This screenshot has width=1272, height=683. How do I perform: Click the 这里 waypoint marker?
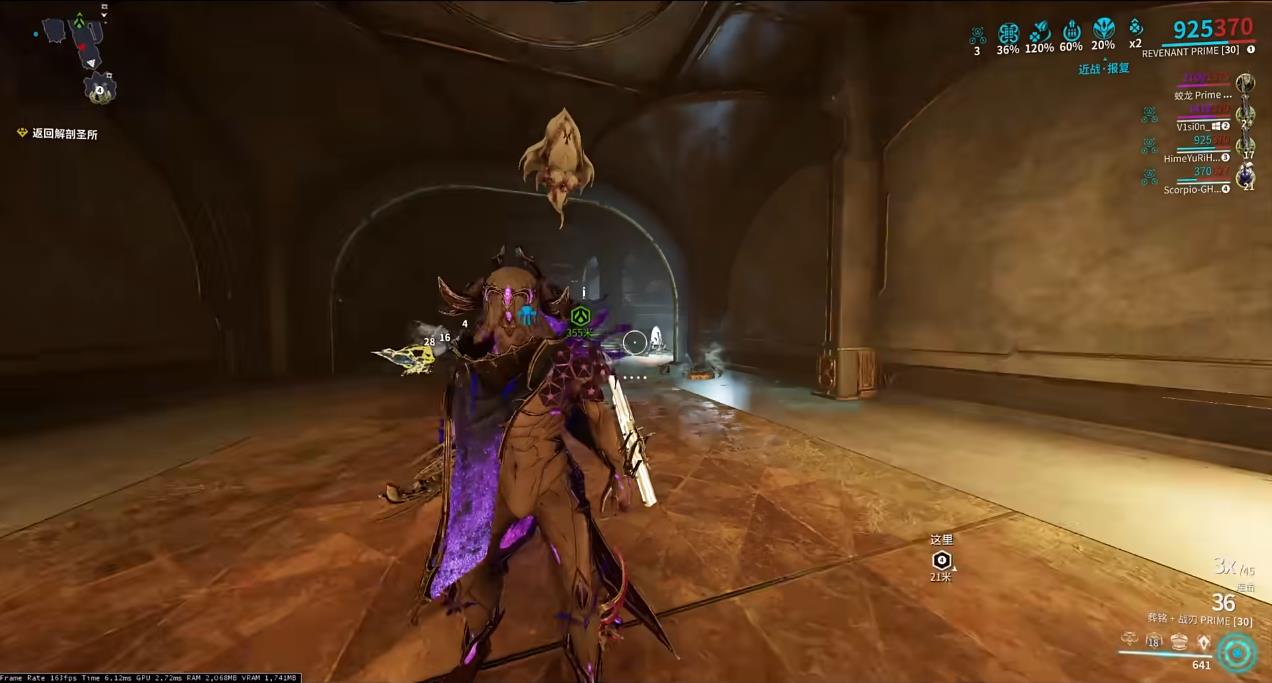pyautogui.click(x=941, y=560)
